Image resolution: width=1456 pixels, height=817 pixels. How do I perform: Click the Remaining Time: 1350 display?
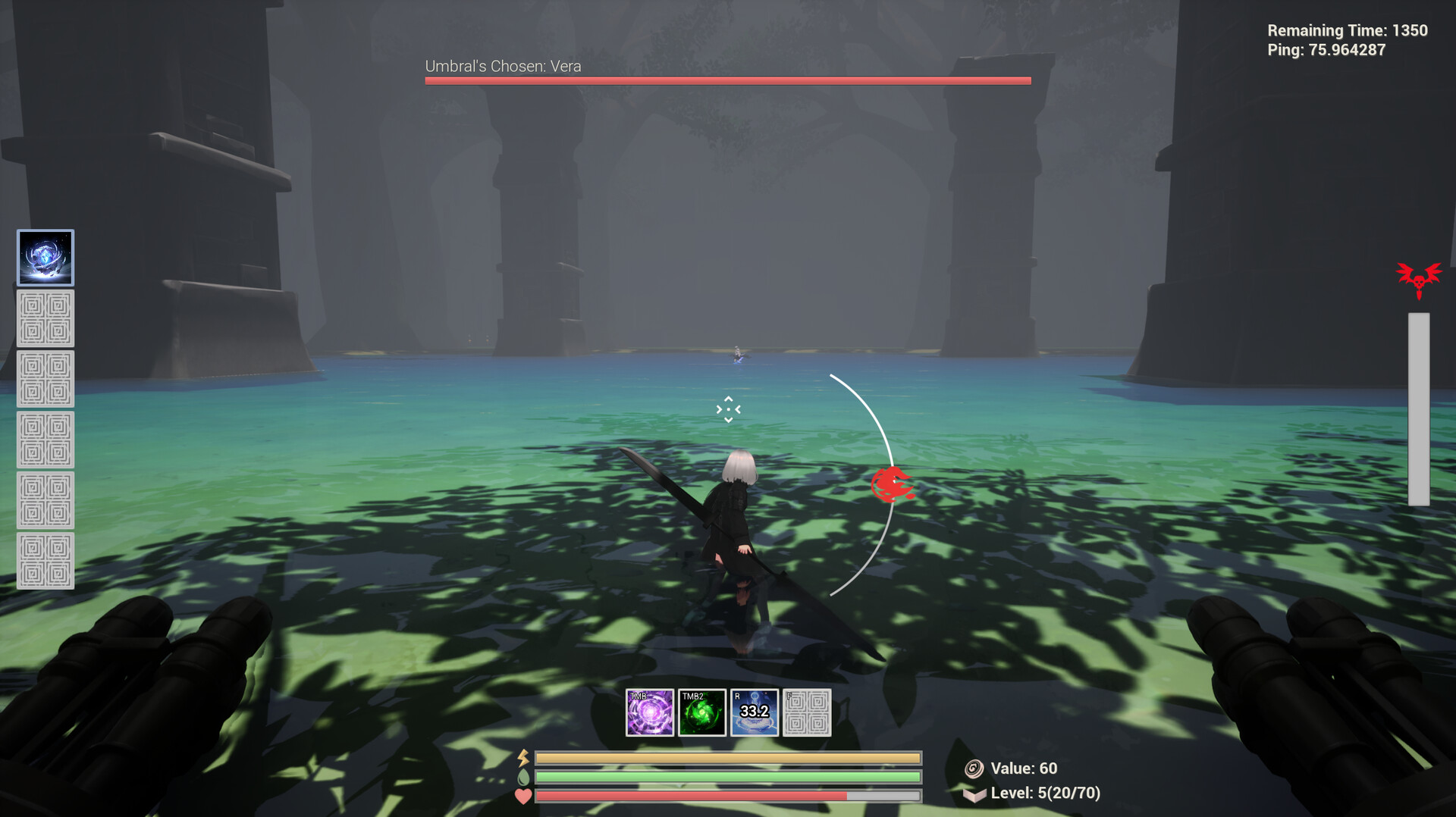(1347, 30)
